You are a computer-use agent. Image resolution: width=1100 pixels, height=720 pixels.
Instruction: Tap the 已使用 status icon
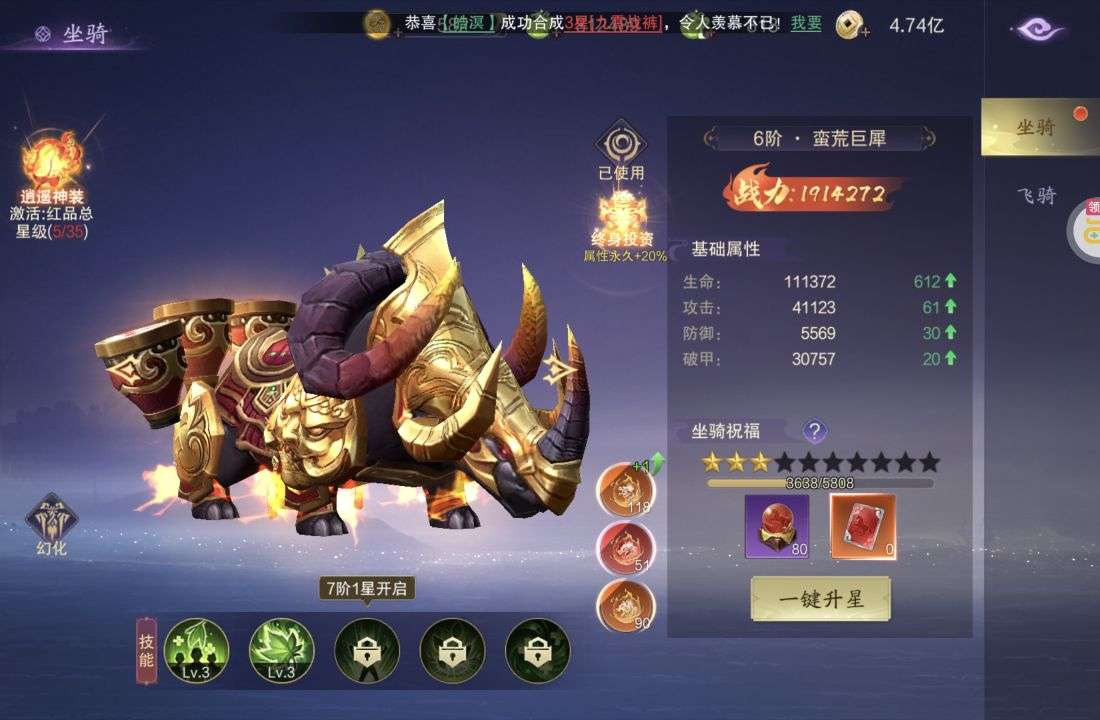tap(621, 147)
